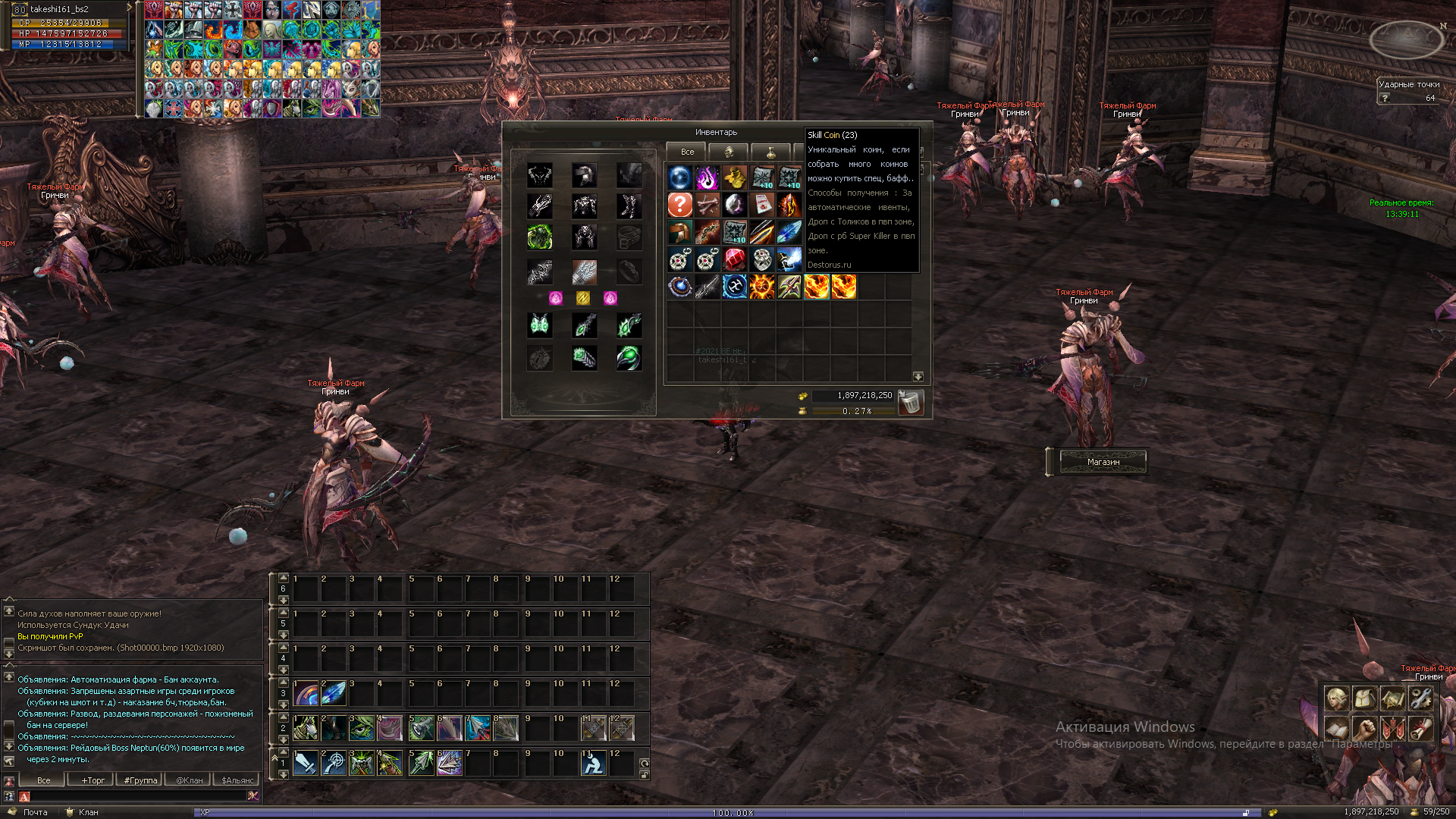Use the sit-down action on the hotbar

coord(593,763)
